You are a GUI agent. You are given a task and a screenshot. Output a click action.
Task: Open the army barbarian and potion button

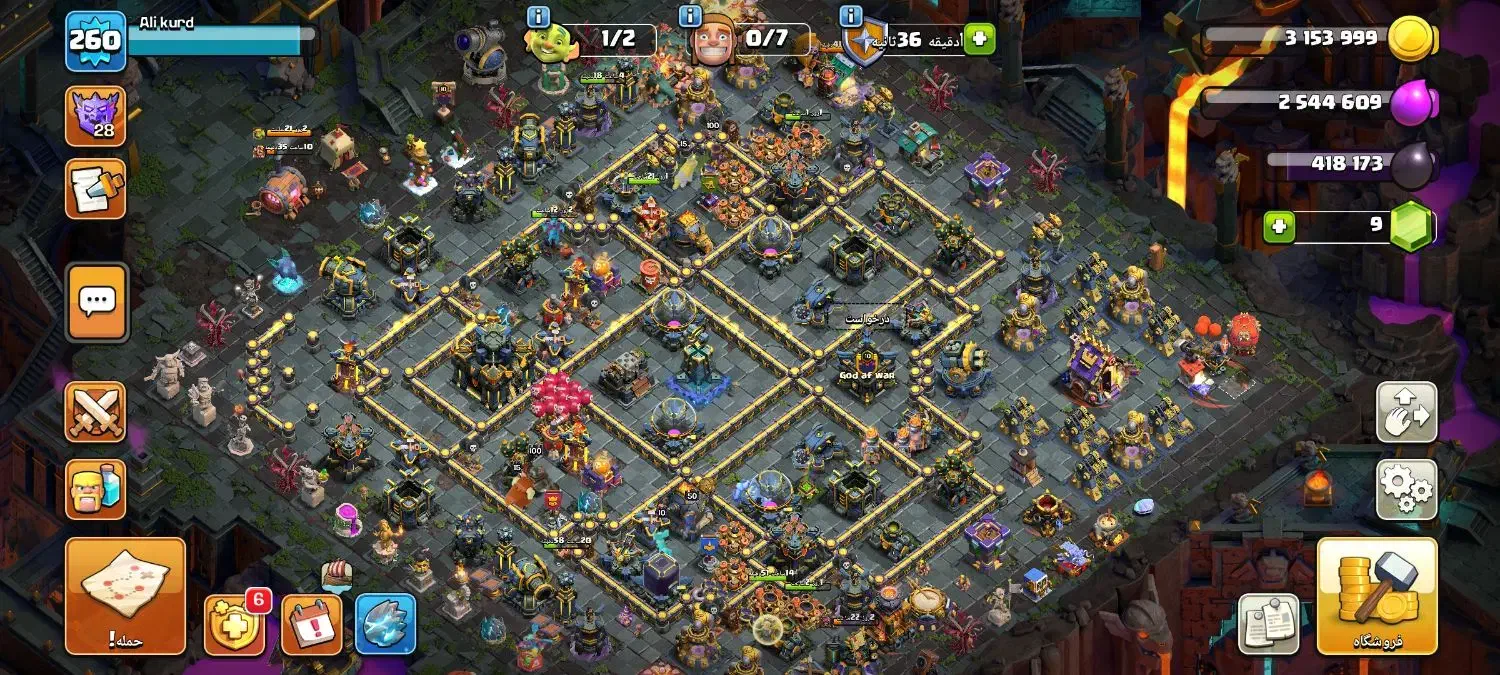[x=96, y=489]
